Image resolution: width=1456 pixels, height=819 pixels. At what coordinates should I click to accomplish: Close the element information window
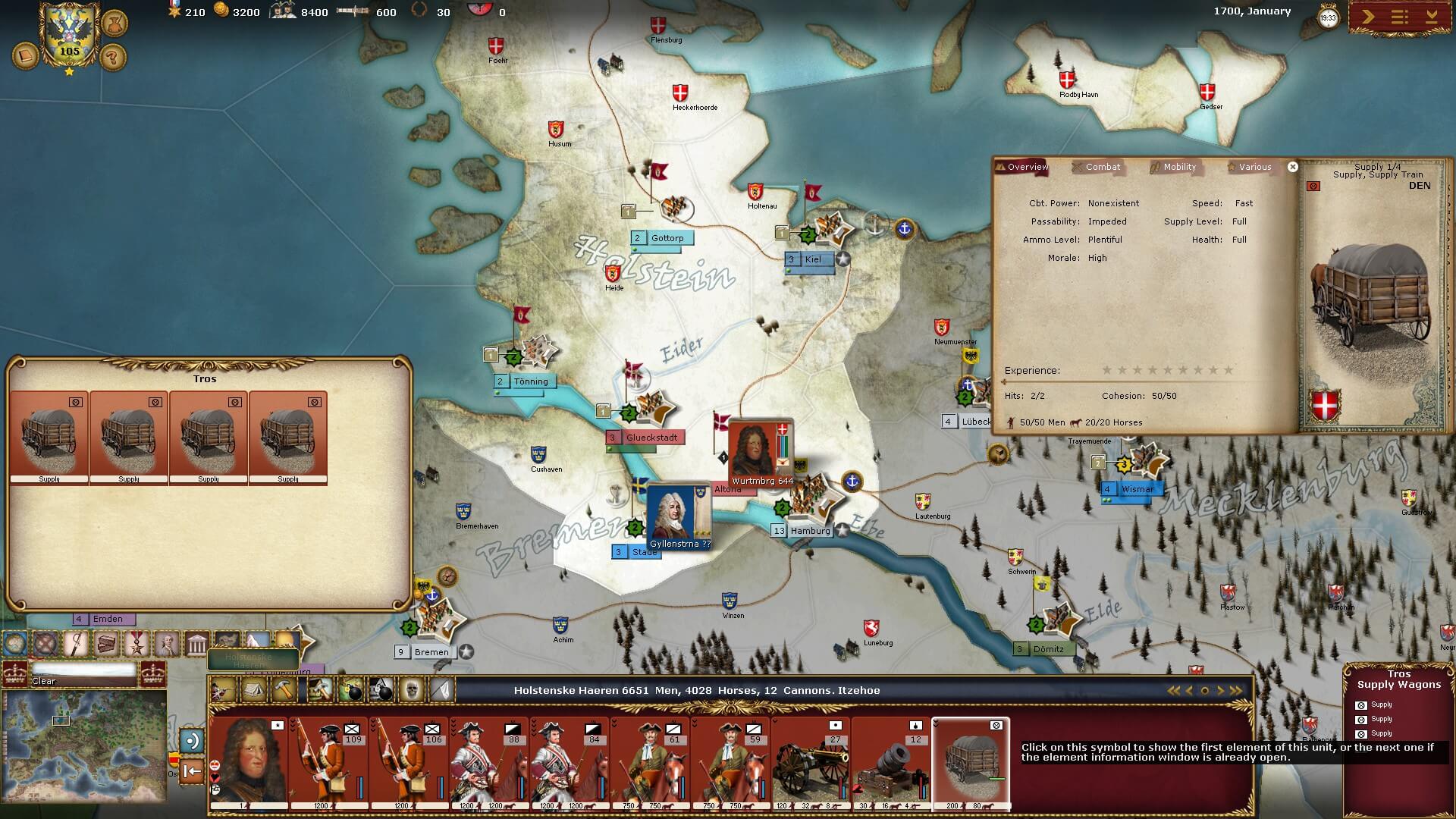click(1293, 167)
